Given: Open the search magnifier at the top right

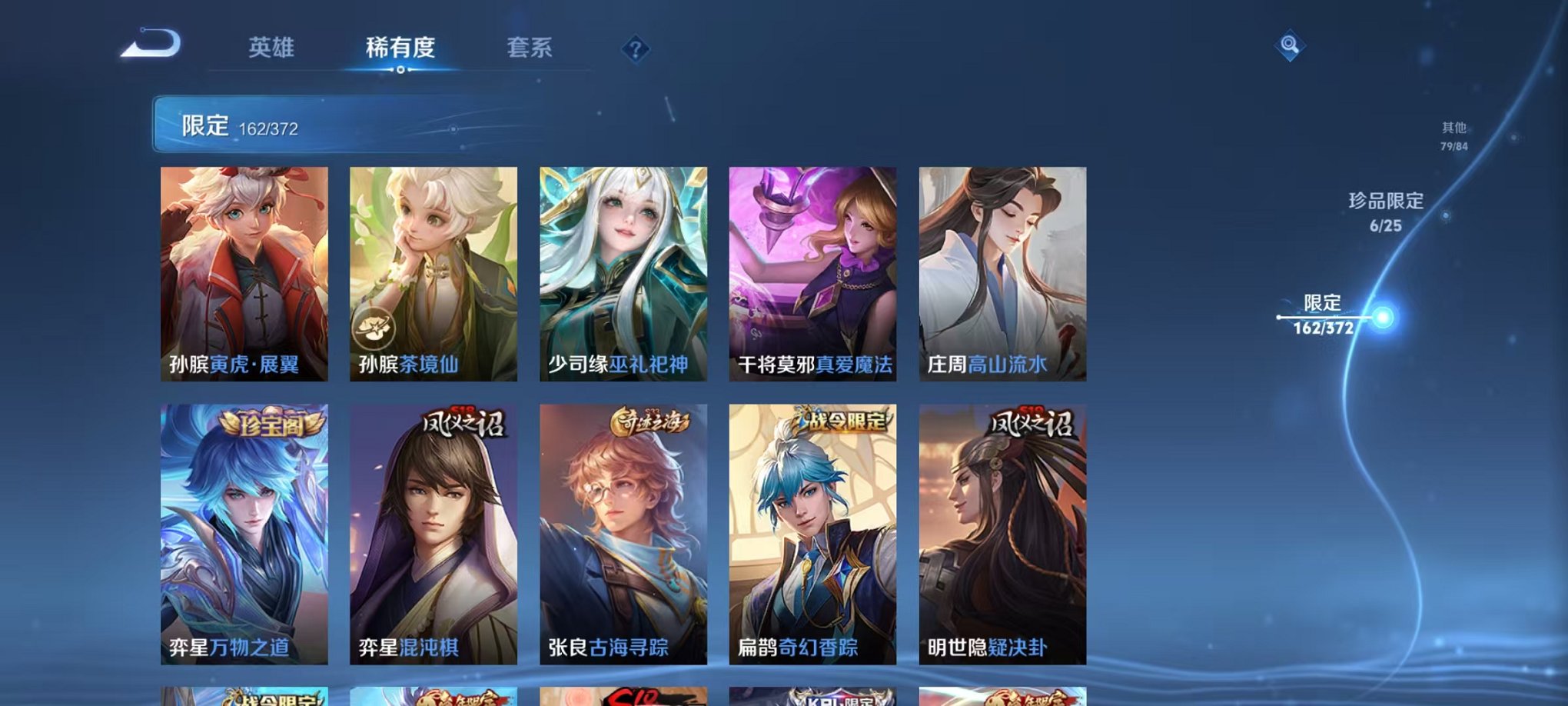Looking at the screenshot, I should coord(1291,46).
